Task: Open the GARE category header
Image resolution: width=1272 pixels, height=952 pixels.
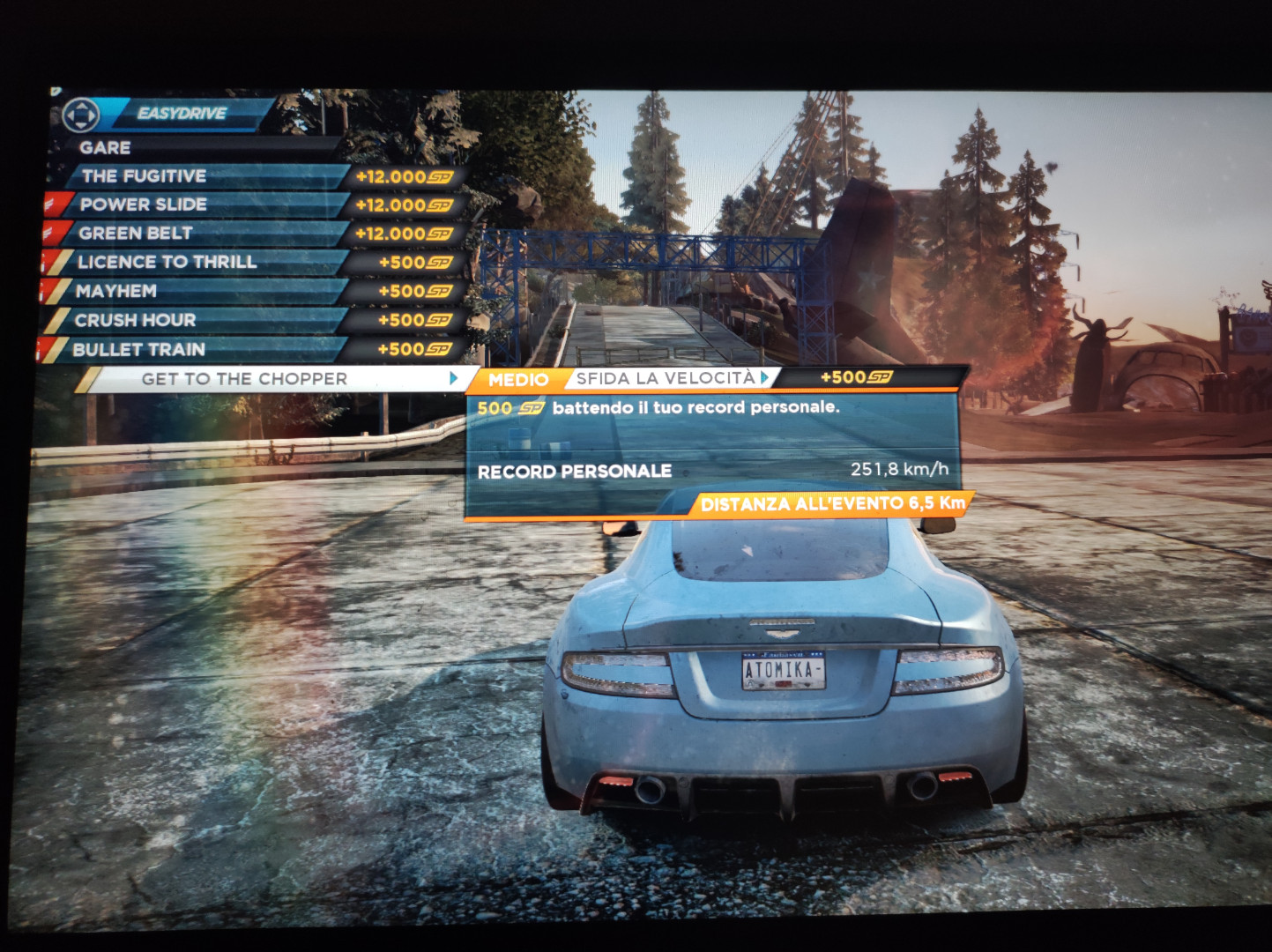Action: [x=105, y=148]
